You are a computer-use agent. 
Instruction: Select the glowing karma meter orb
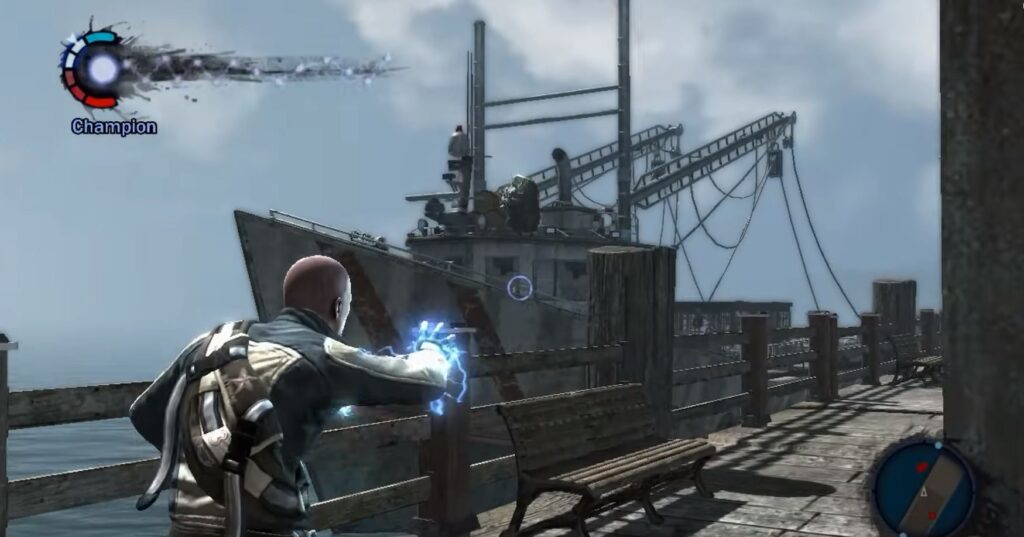point(102,68)
